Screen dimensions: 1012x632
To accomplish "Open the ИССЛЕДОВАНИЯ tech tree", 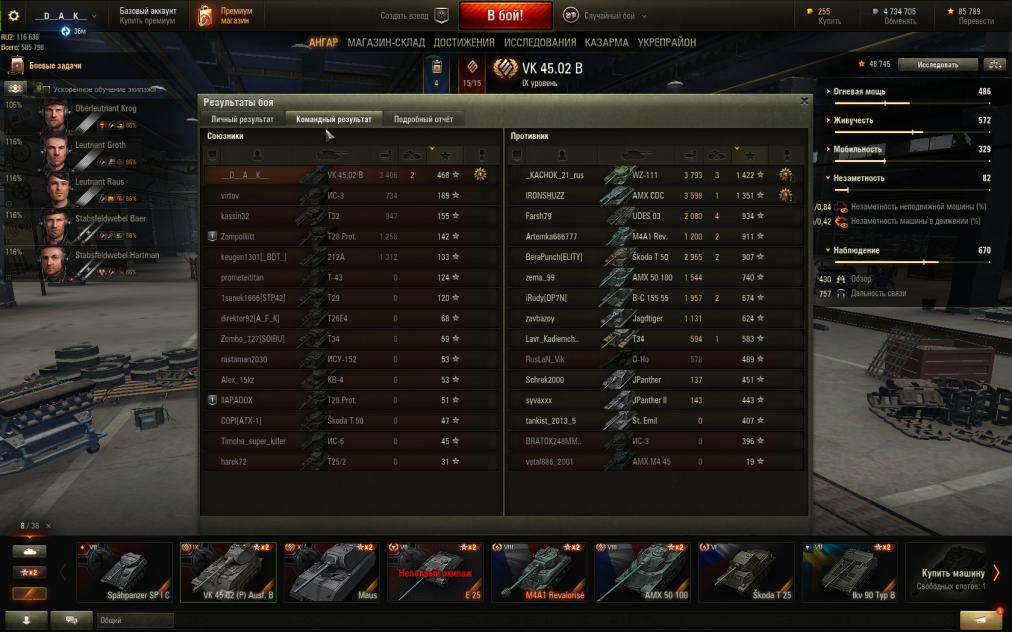I will coord(540,43).
